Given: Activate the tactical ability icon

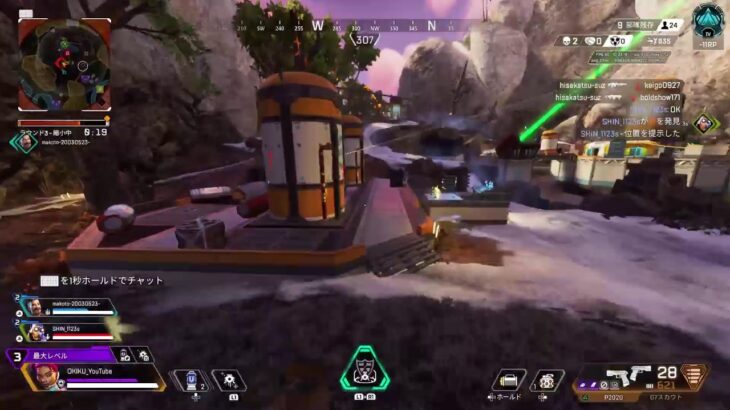Looking at the screenshot, I should click(228, 381).
